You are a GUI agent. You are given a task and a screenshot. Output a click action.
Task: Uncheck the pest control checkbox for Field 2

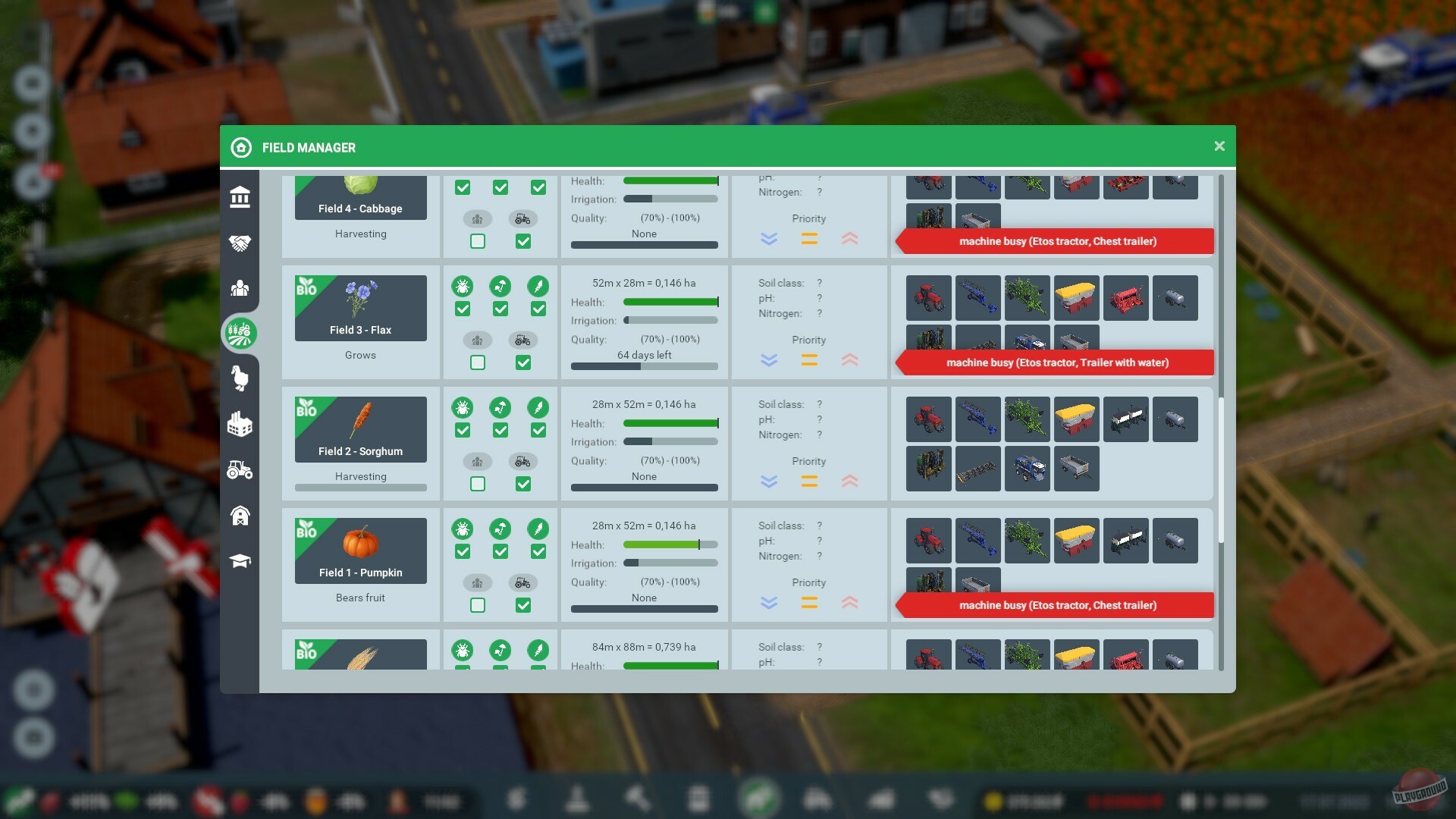[463, 430]
